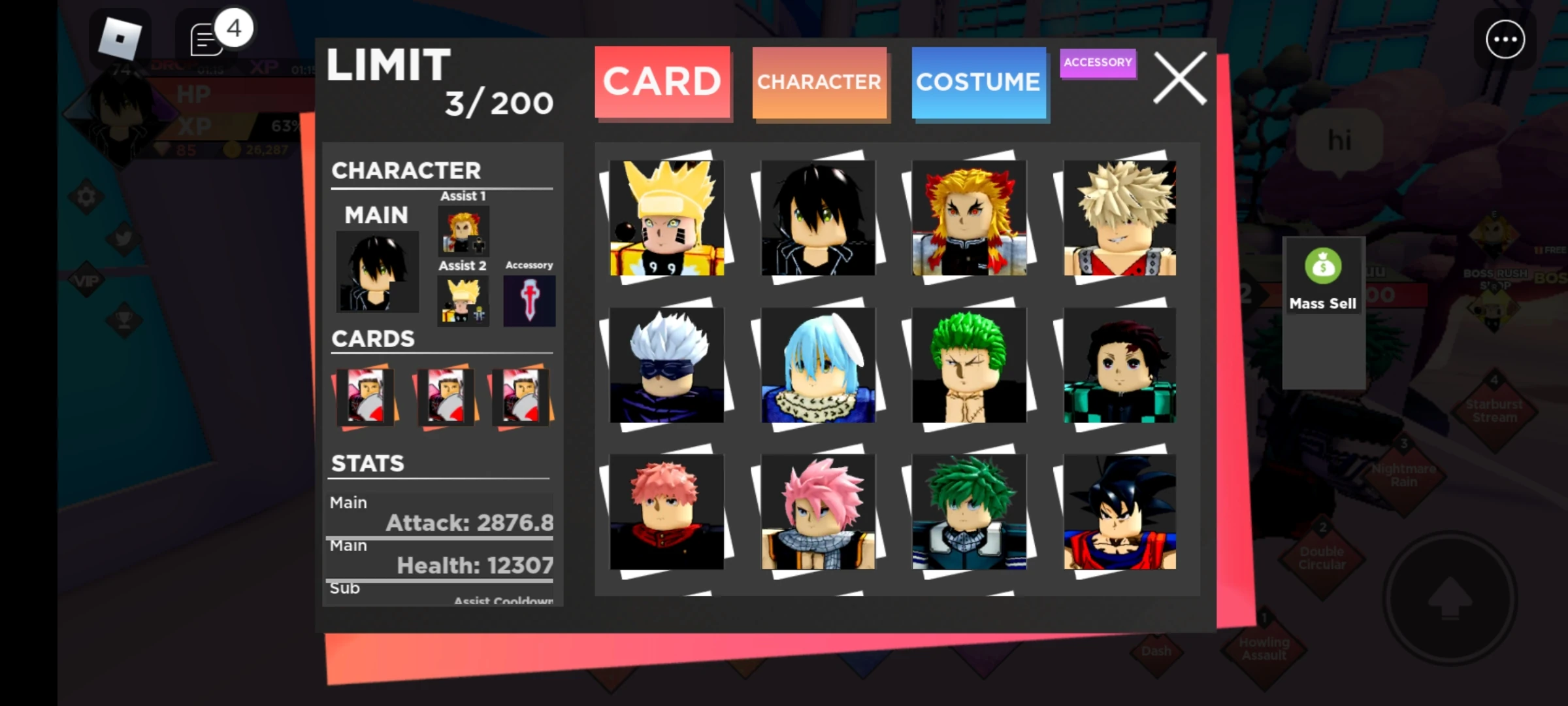Open the CHARACTER tab
The height and width of the screenshot is (706, 1568).
point(819,82)
